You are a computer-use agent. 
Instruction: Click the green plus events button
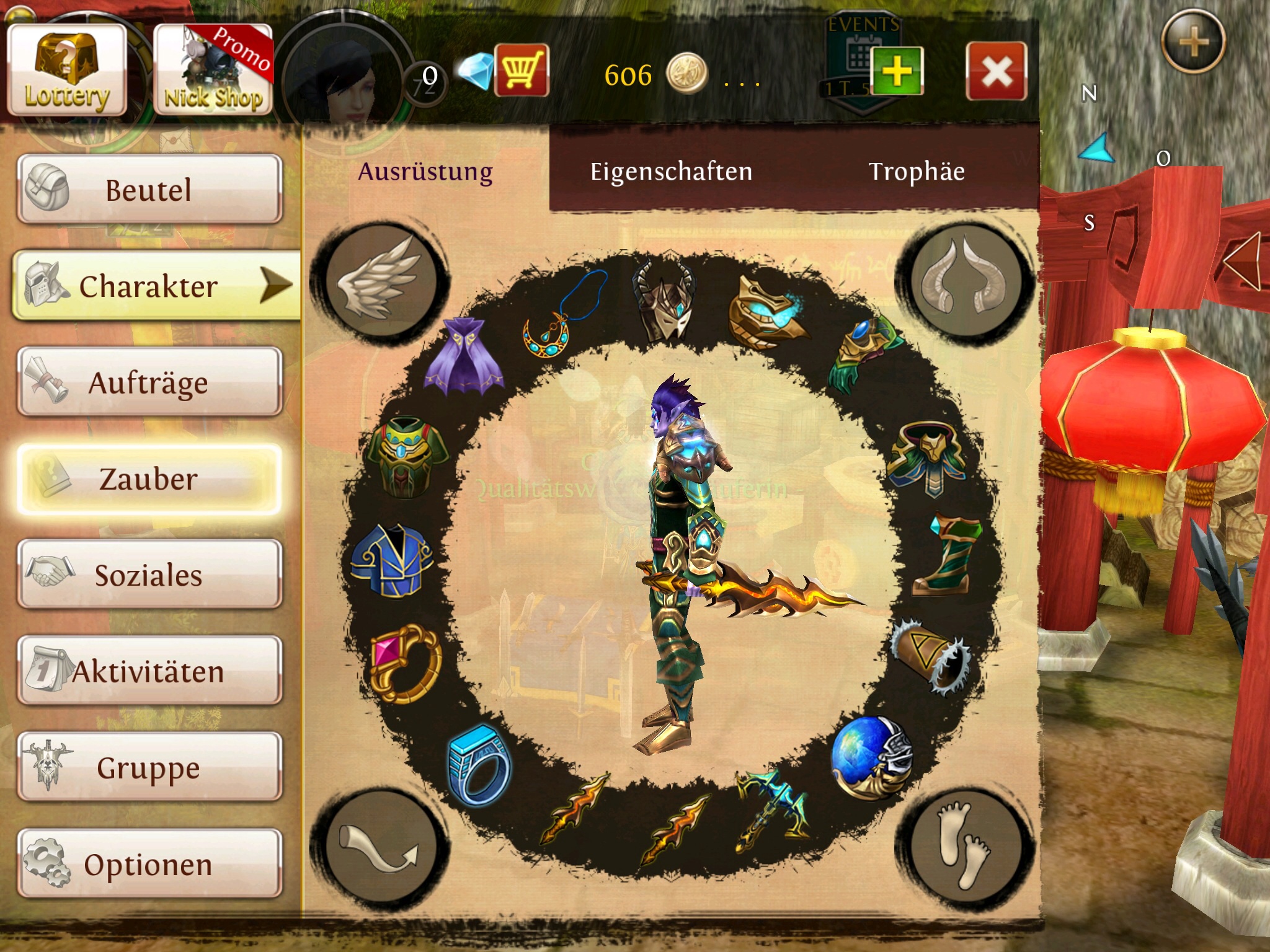[x=897, y=71]
